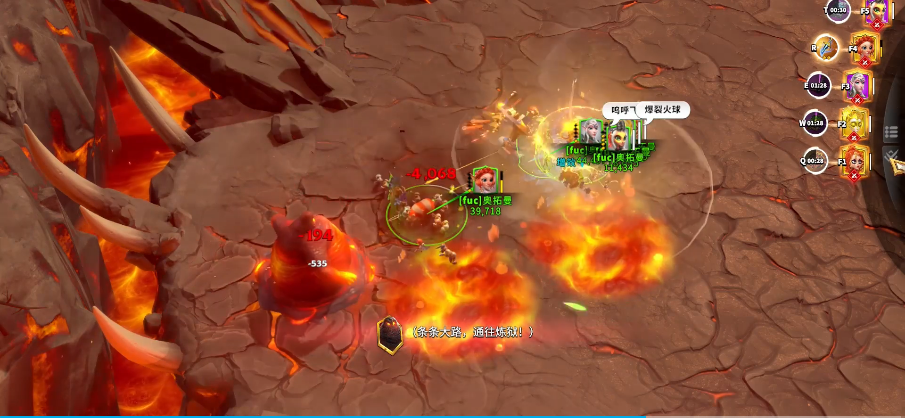Select the F1 red-haired hero portrait
Image resolution: width=905 pixels, height=418 pixels.
click(855, 160)
